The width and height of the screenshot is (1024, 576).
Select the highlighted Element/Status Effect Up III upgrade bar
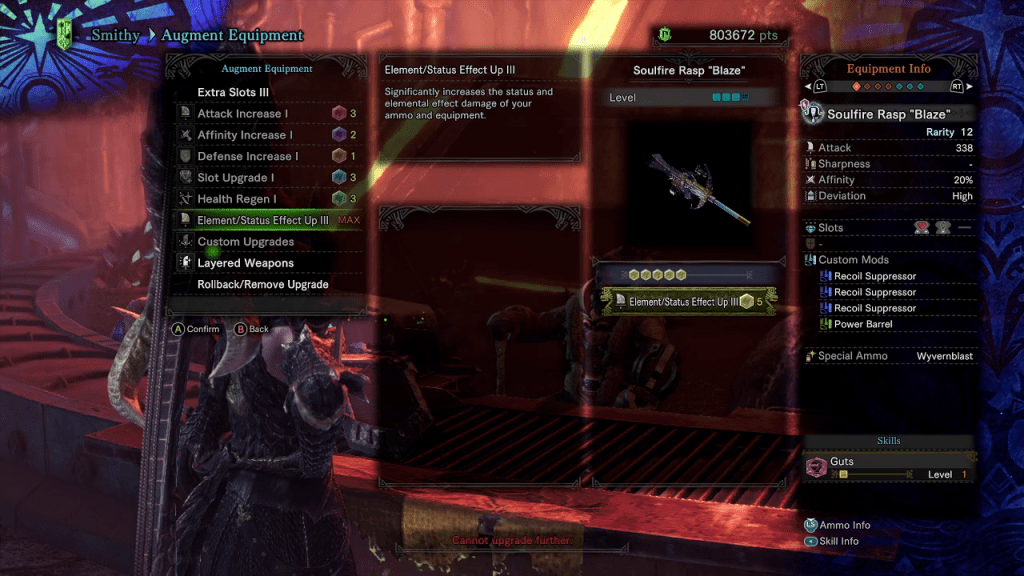pos(688,301)
